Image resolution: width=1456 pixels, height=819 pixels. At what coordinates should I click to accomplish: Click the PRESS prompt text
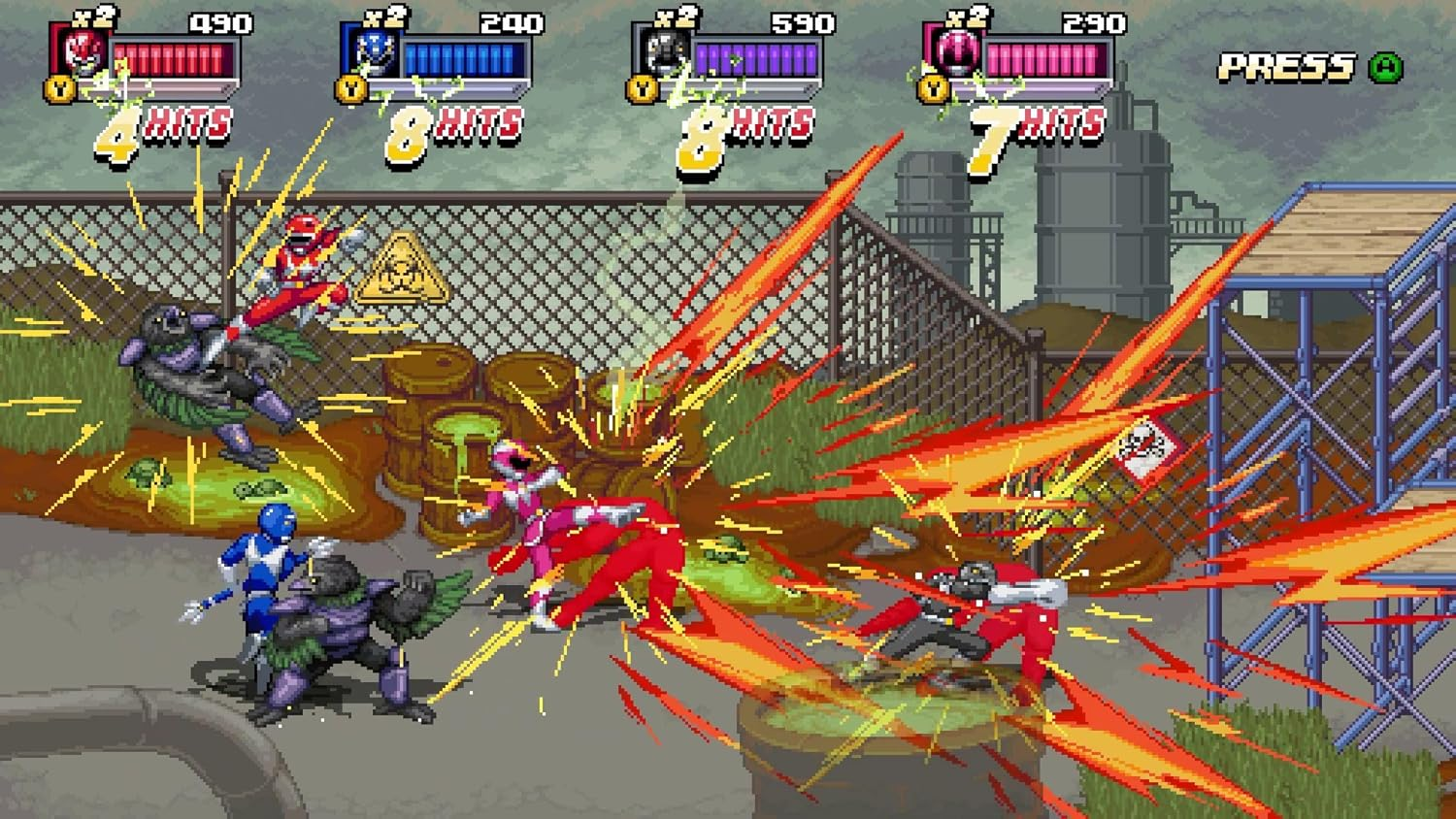[x=1287, y=66]
